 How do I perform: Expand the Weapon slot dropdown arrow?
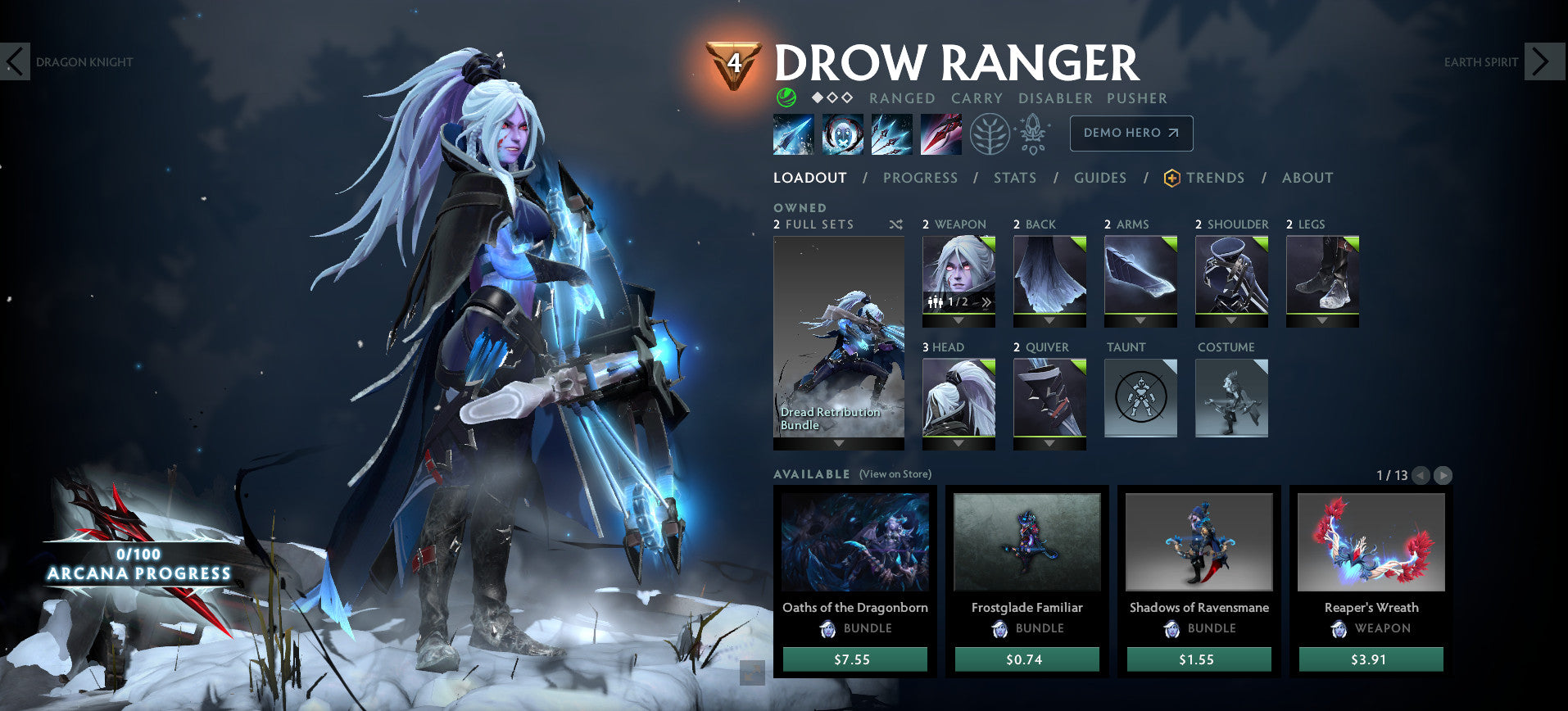[x=958, y=319]
